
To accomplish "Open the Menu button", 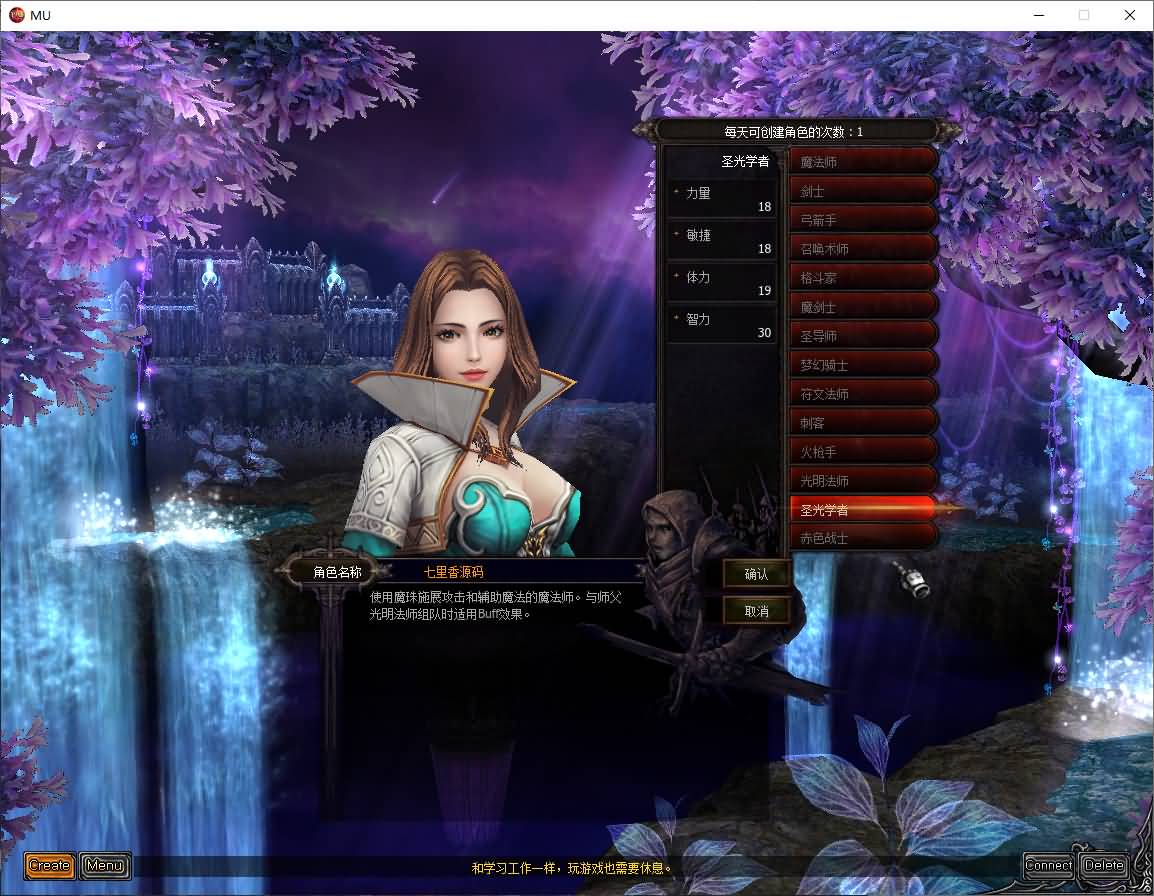I will point(105,865).
